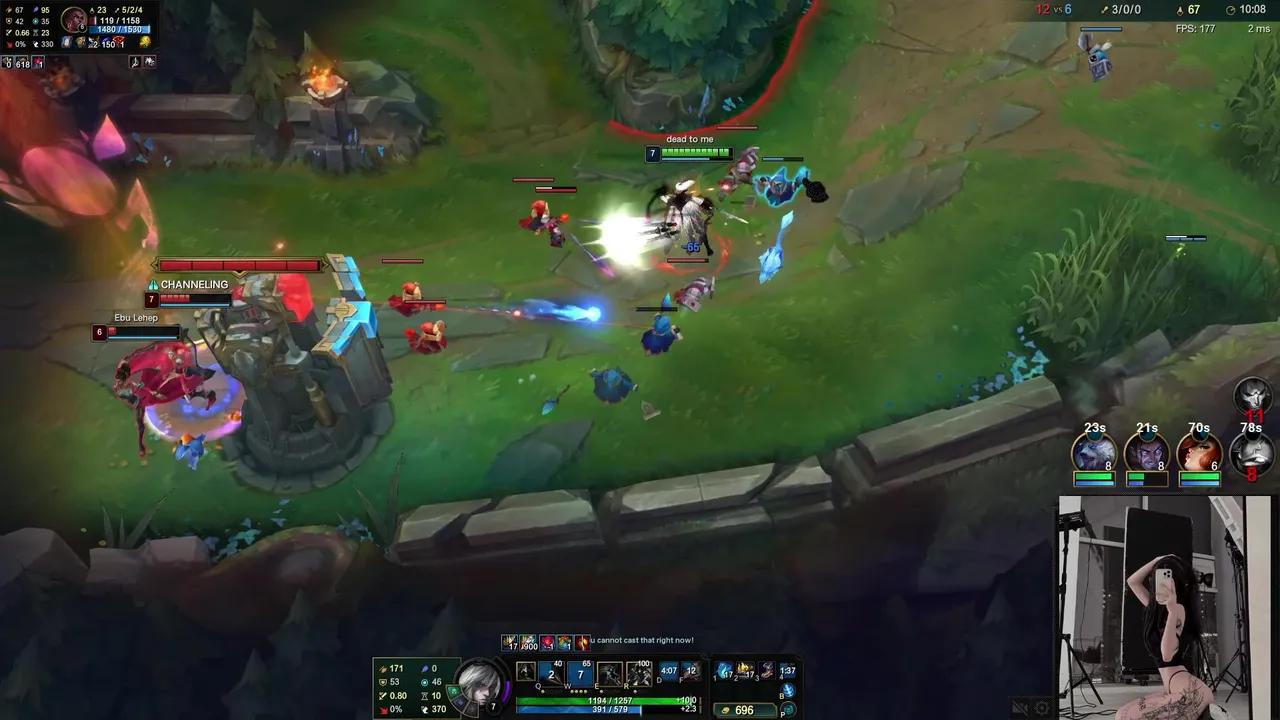1280x720 pixels.
Task: Click the spectator camera icon top-left
Action: [x=135, y=62]
